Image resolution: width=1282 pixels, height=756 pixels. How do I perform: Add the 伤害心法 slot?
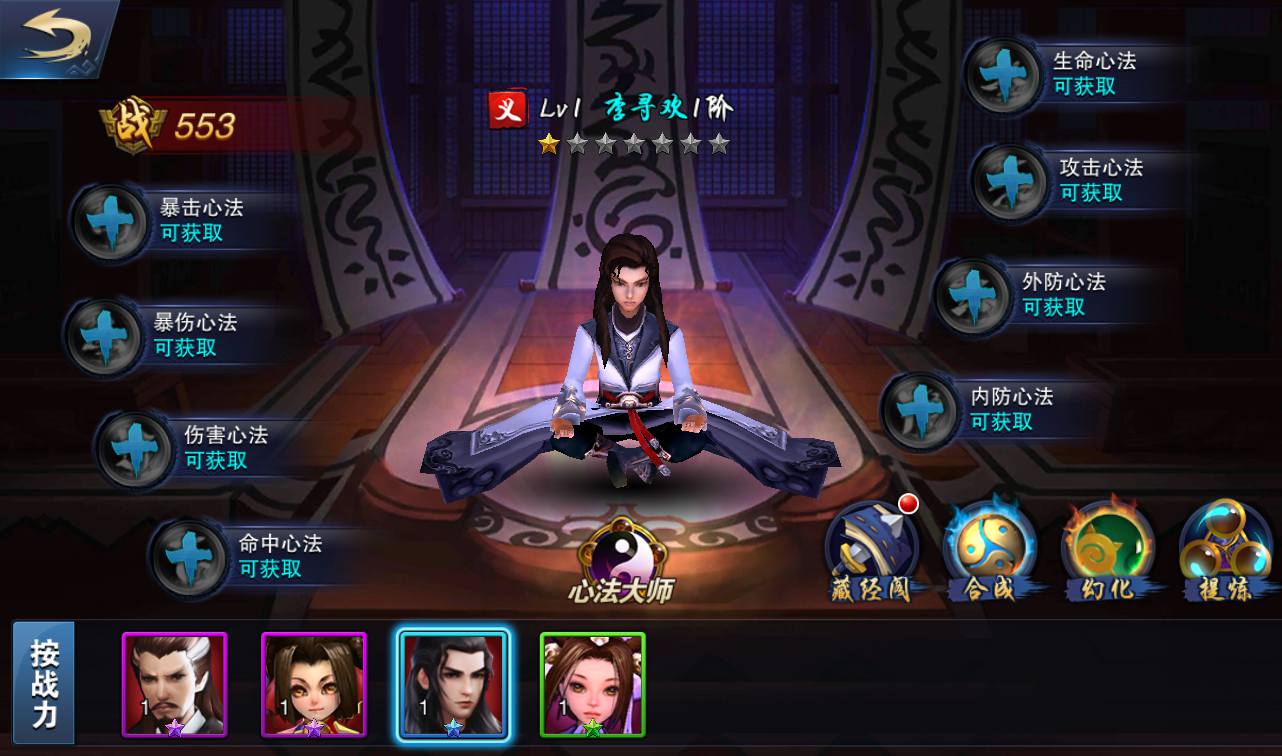[x=135, y=449]
